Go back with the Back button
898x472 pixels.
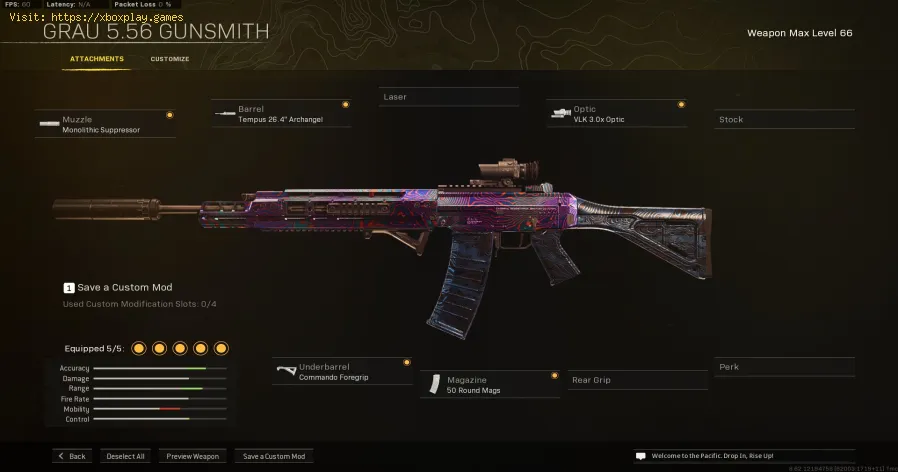(x=72, y=456)
